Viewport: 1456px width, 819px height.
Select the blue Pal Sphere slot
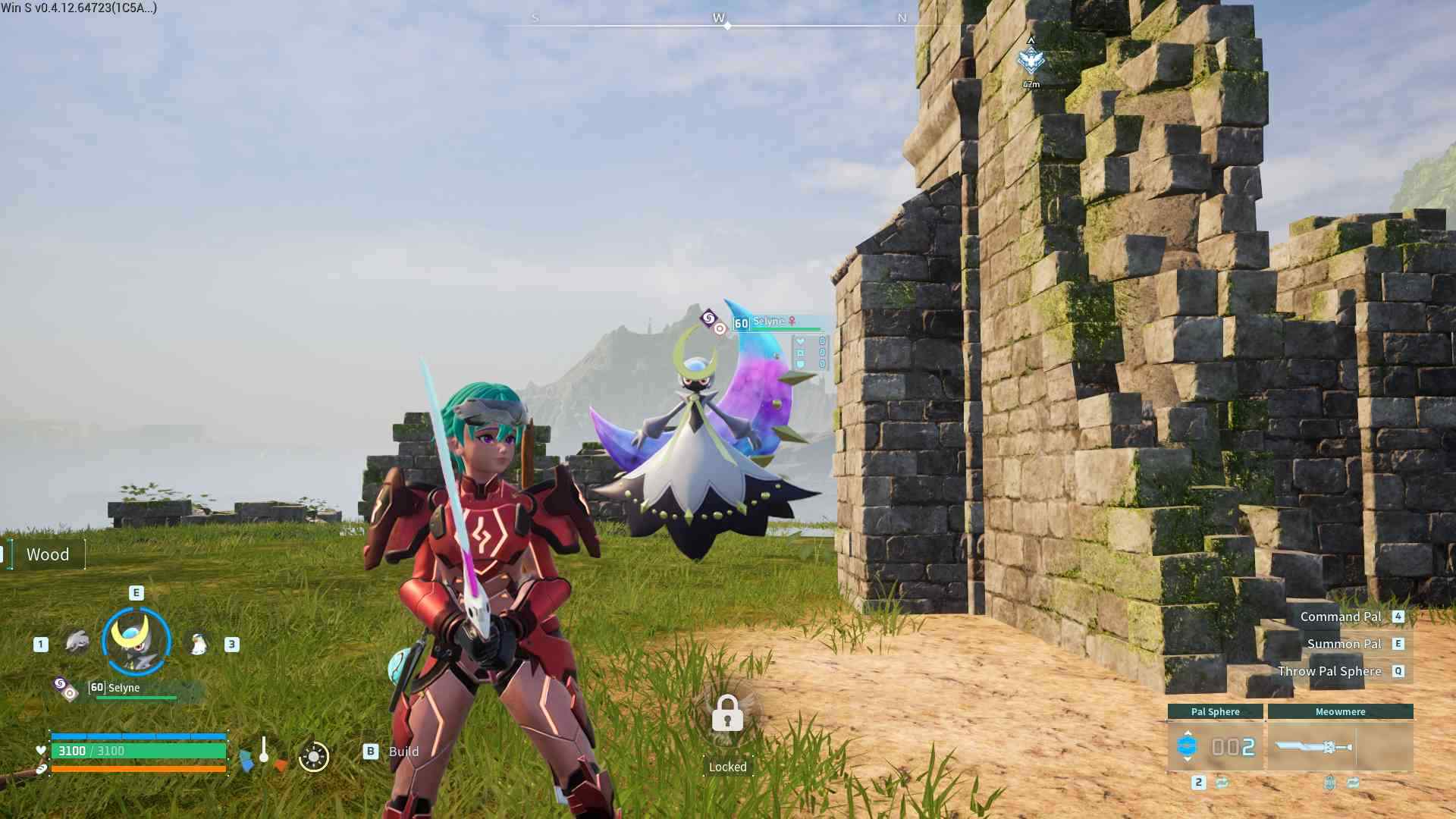[1215, 747]
